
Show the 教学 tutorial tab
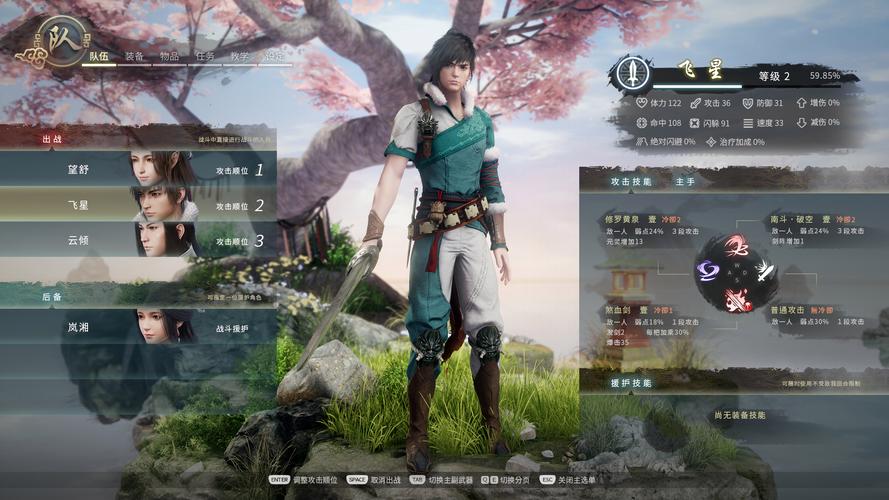pyautogui.click(x=240, y=56)
